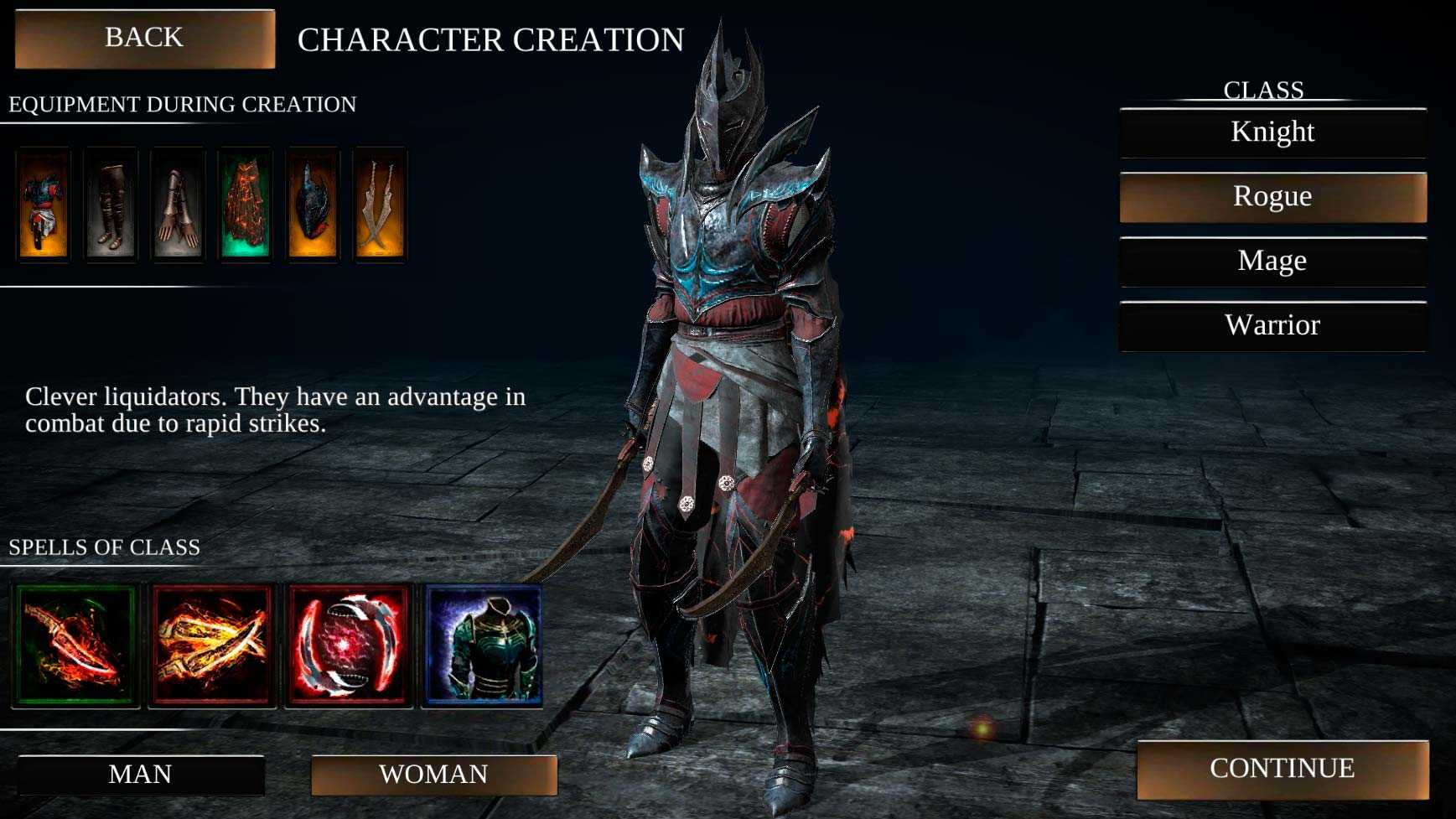Open the lava cloak equipment slot

click(246, 205)
